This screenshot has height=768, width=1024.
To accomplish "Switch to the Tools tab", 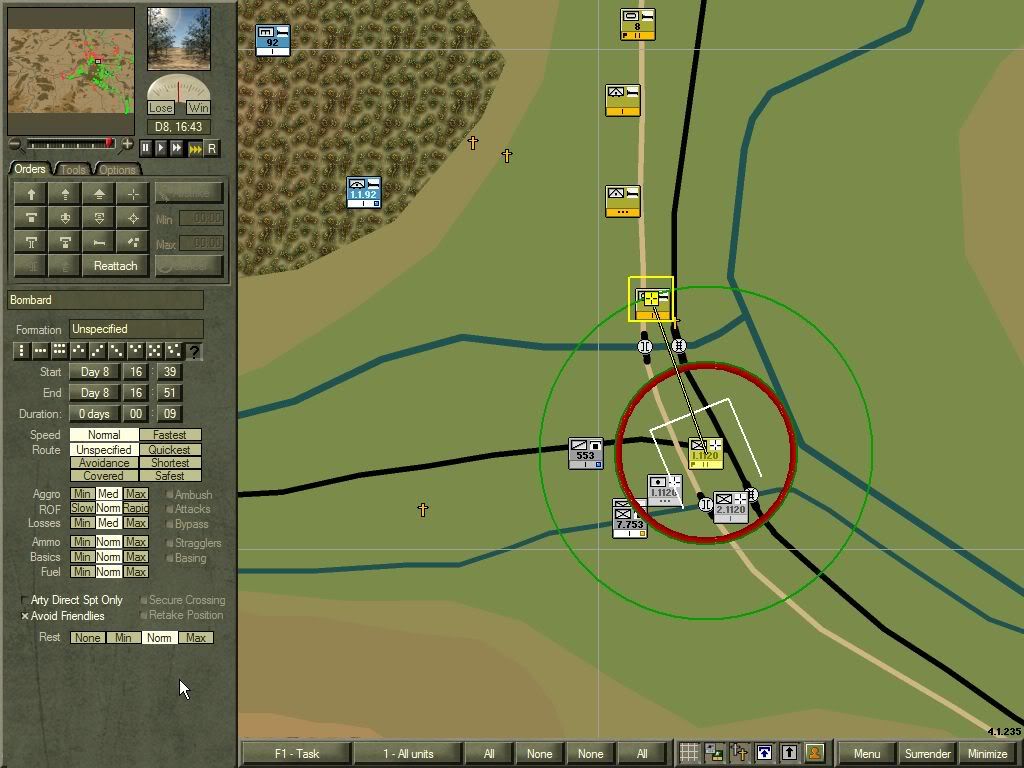I will [75, 169].
